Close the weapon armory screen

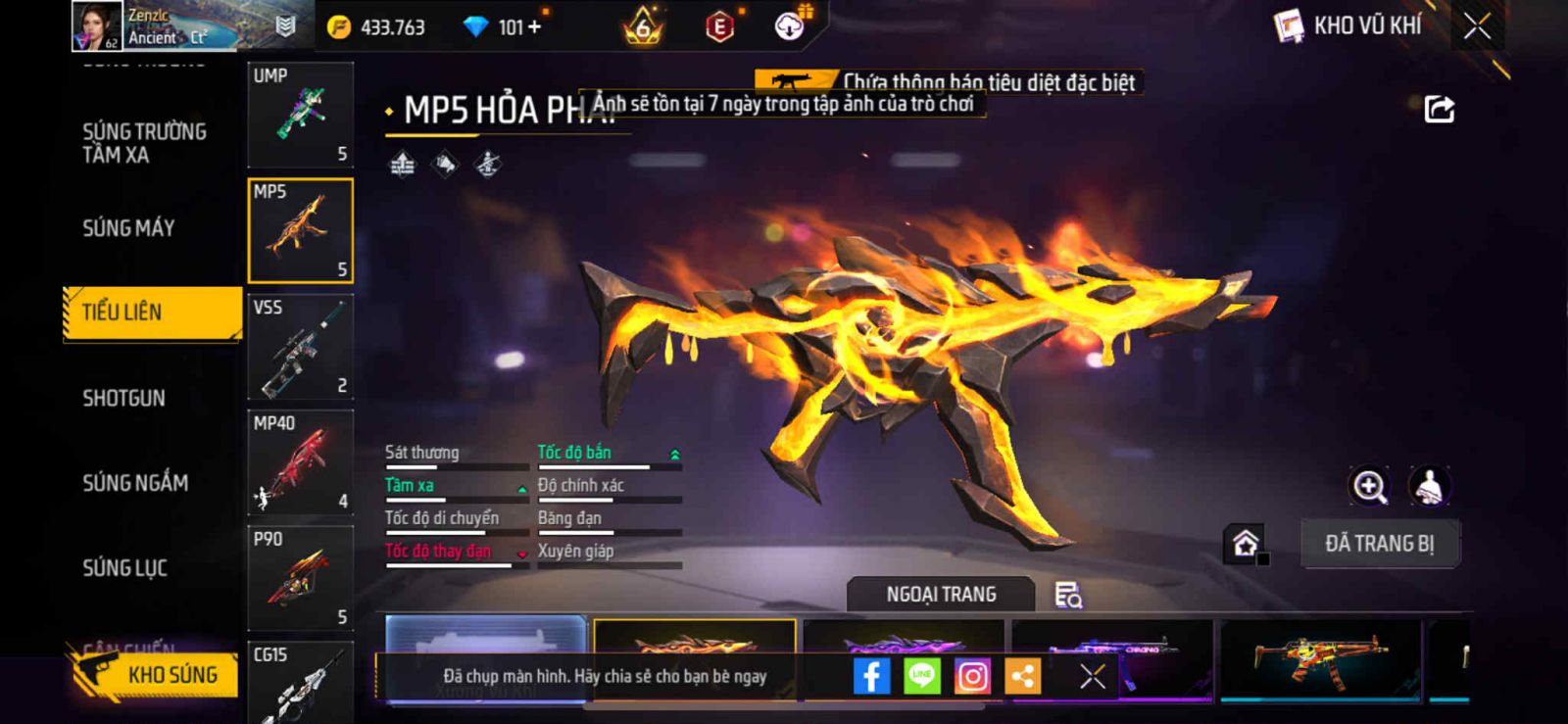(1477, 26)
